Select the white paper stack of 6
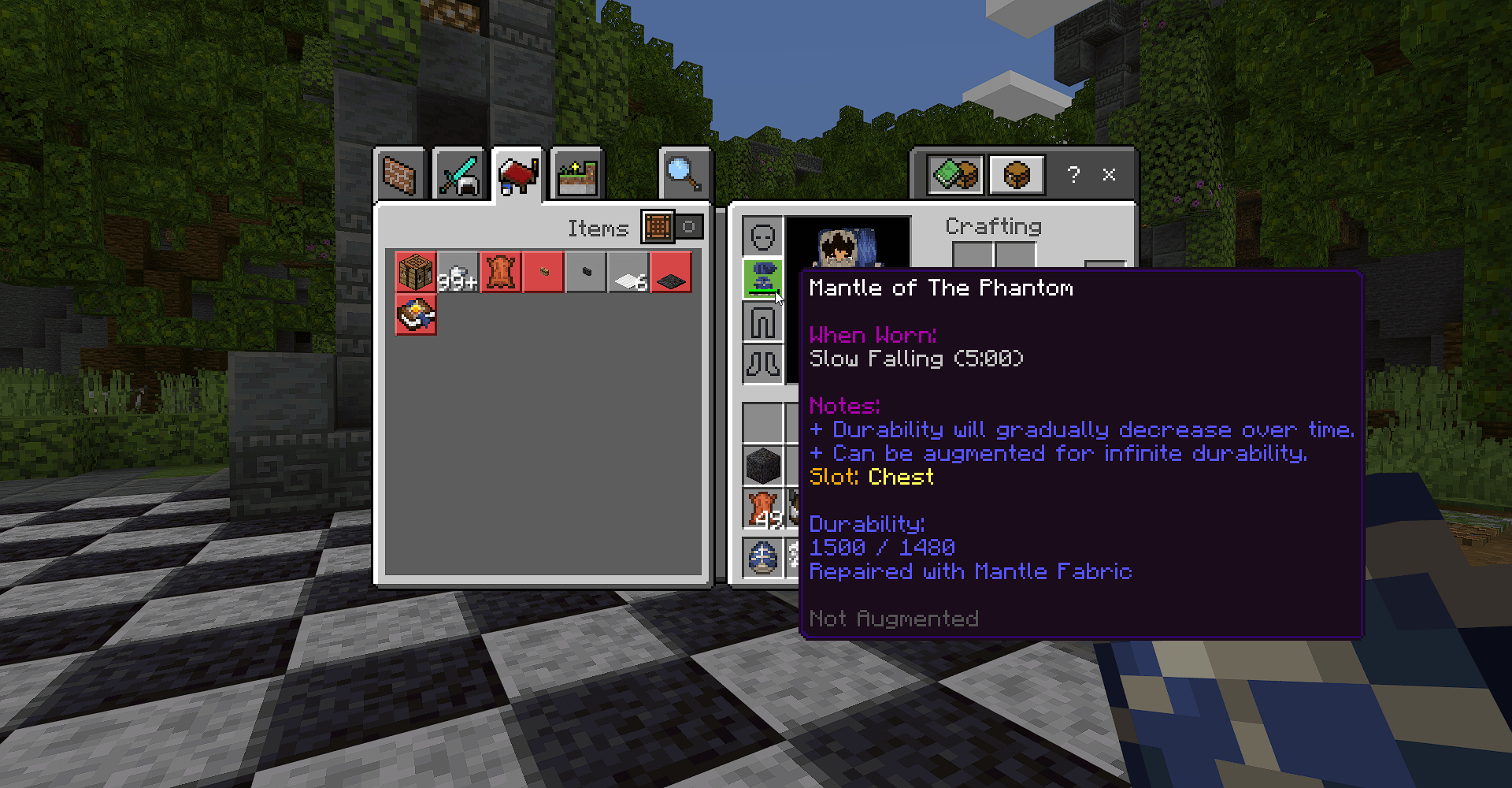This screenshot has width=1512, height=788. tap(628, 273)
